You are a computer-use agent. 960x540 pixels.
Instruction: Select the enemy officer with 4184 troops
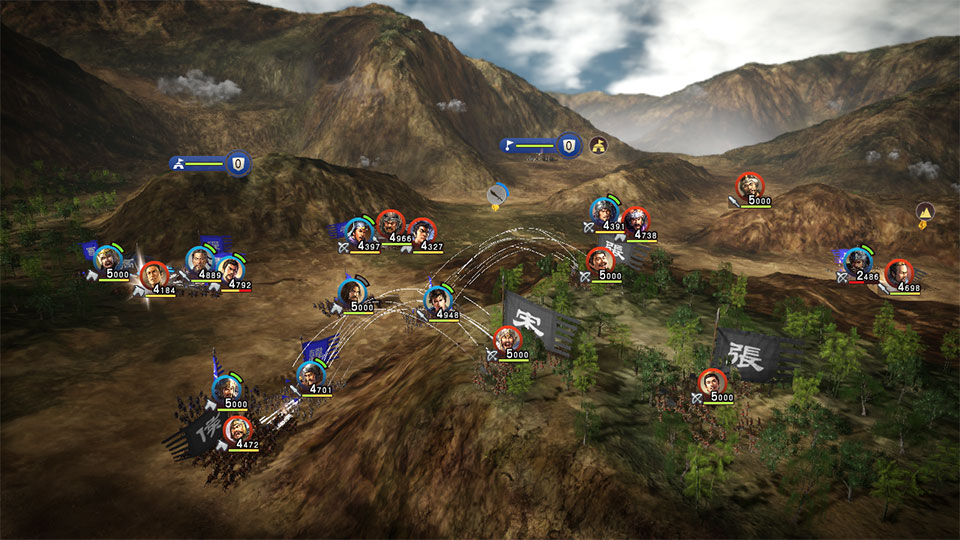tap(153, 276)
